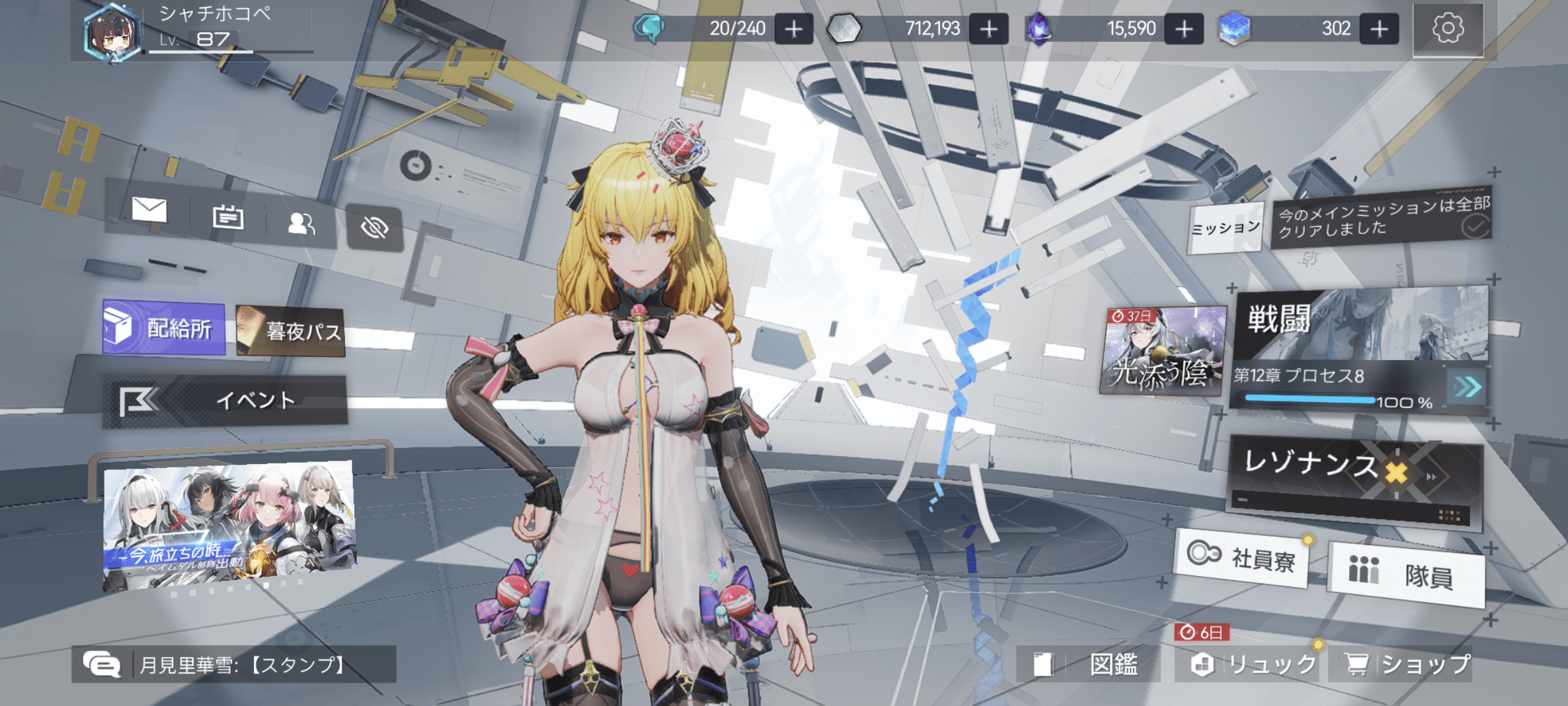The width and height of the screenshot is (1568, 706).
Task: Open the notice board clipboard icon
Action: pos(228,217)
